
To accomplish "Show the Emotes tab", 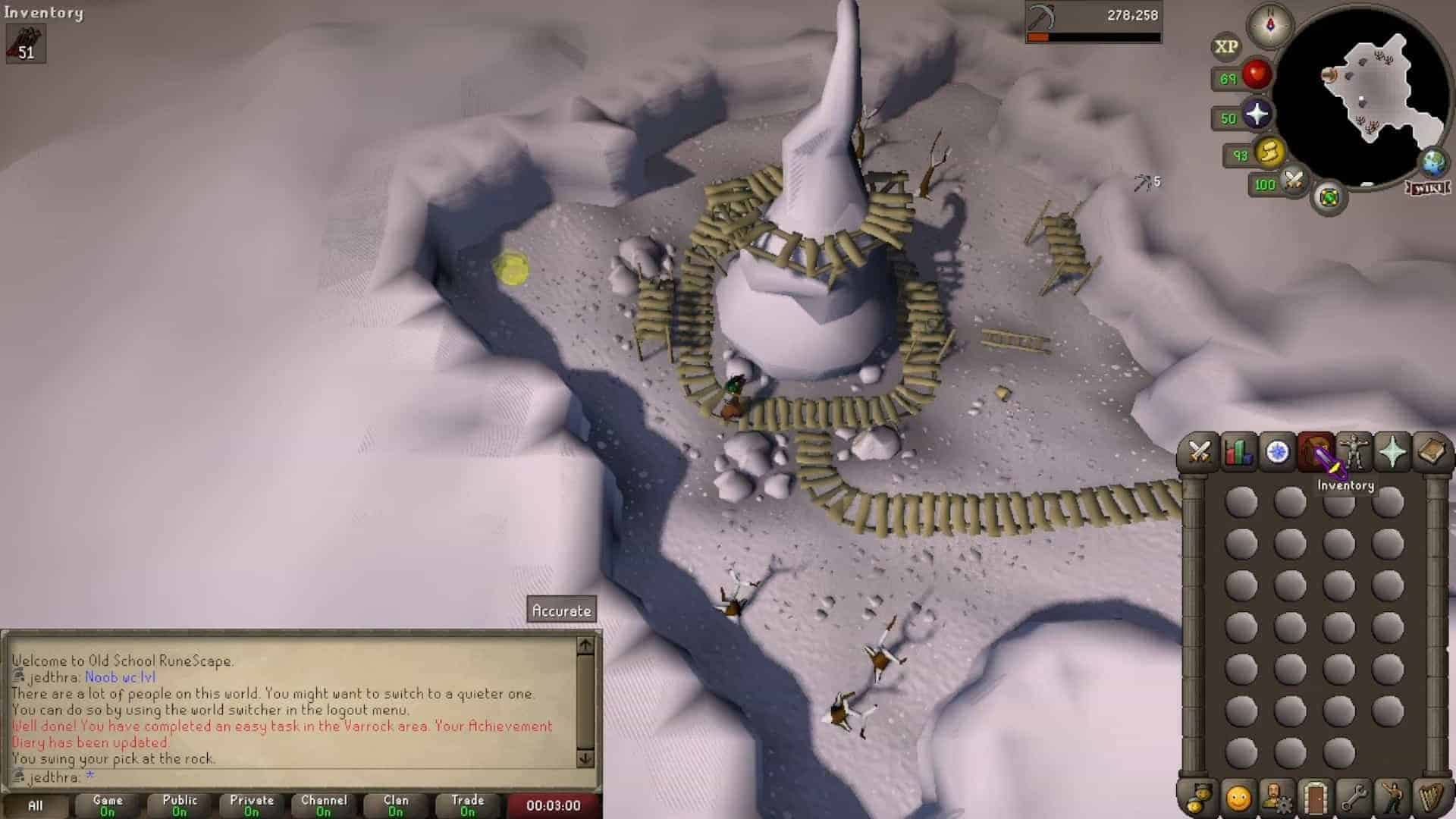I will (1392, 798).
